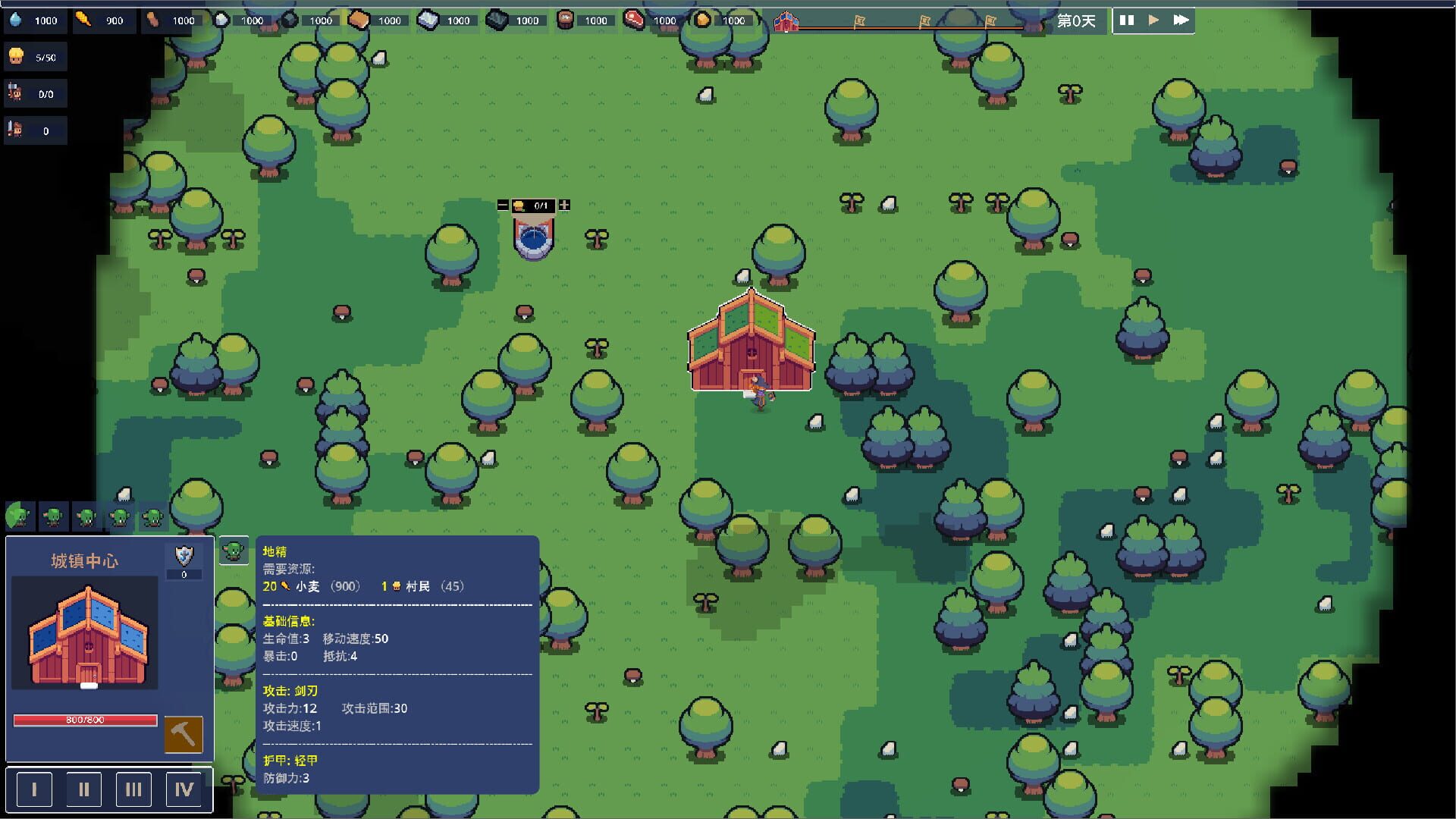Click the minus button above the well
This screenshot has width=1456, height=819.
(x=502, y=205)
